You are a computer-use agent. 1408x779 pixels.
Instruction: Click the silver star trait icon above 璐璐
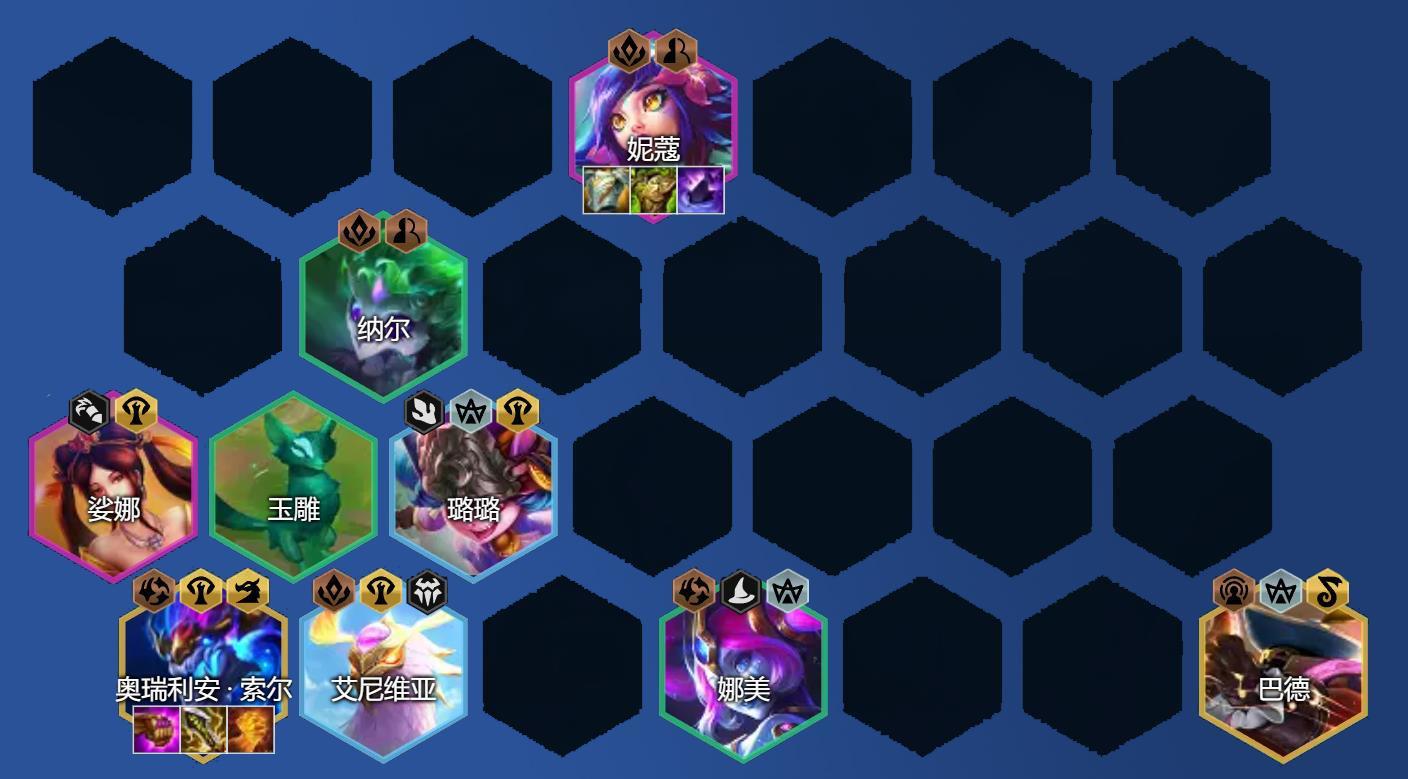[x=472, y=409]
